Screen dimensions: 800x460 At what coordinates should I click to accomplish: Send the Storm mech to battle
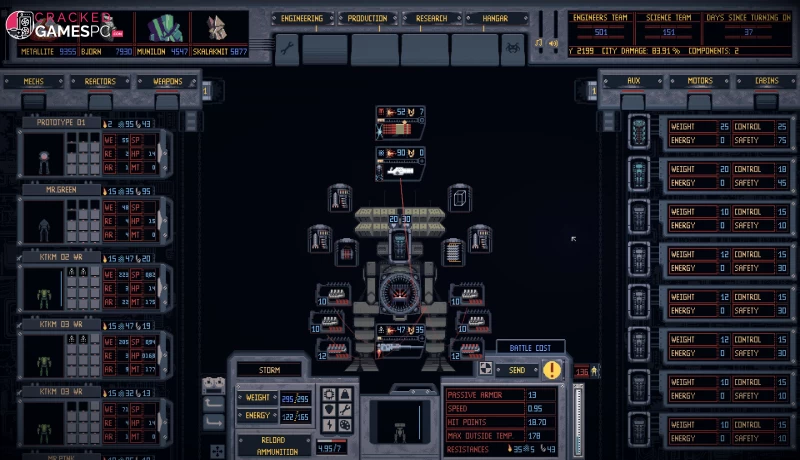[515, 370]
